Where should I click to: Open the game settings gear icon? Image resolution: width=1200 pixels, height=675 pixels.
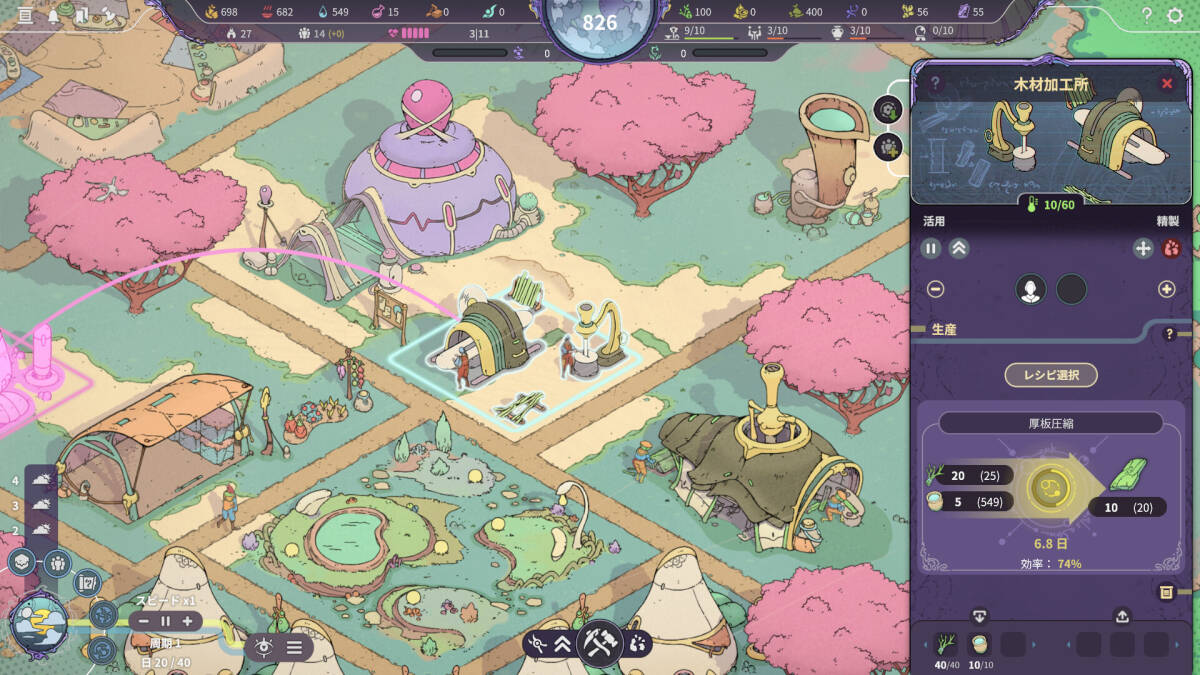point(1175,15)
